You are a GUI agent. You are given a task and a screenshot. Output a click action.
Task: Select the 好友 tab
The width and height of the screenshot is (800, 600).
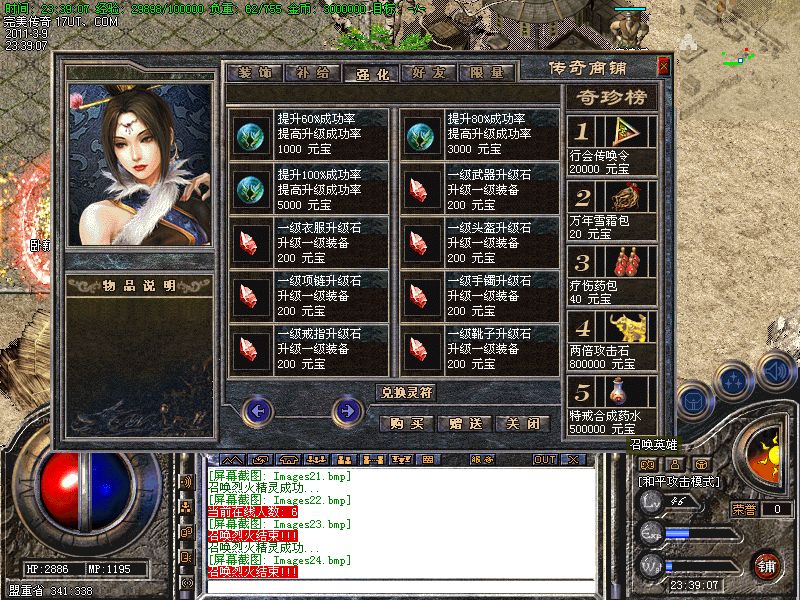point(429,73)
